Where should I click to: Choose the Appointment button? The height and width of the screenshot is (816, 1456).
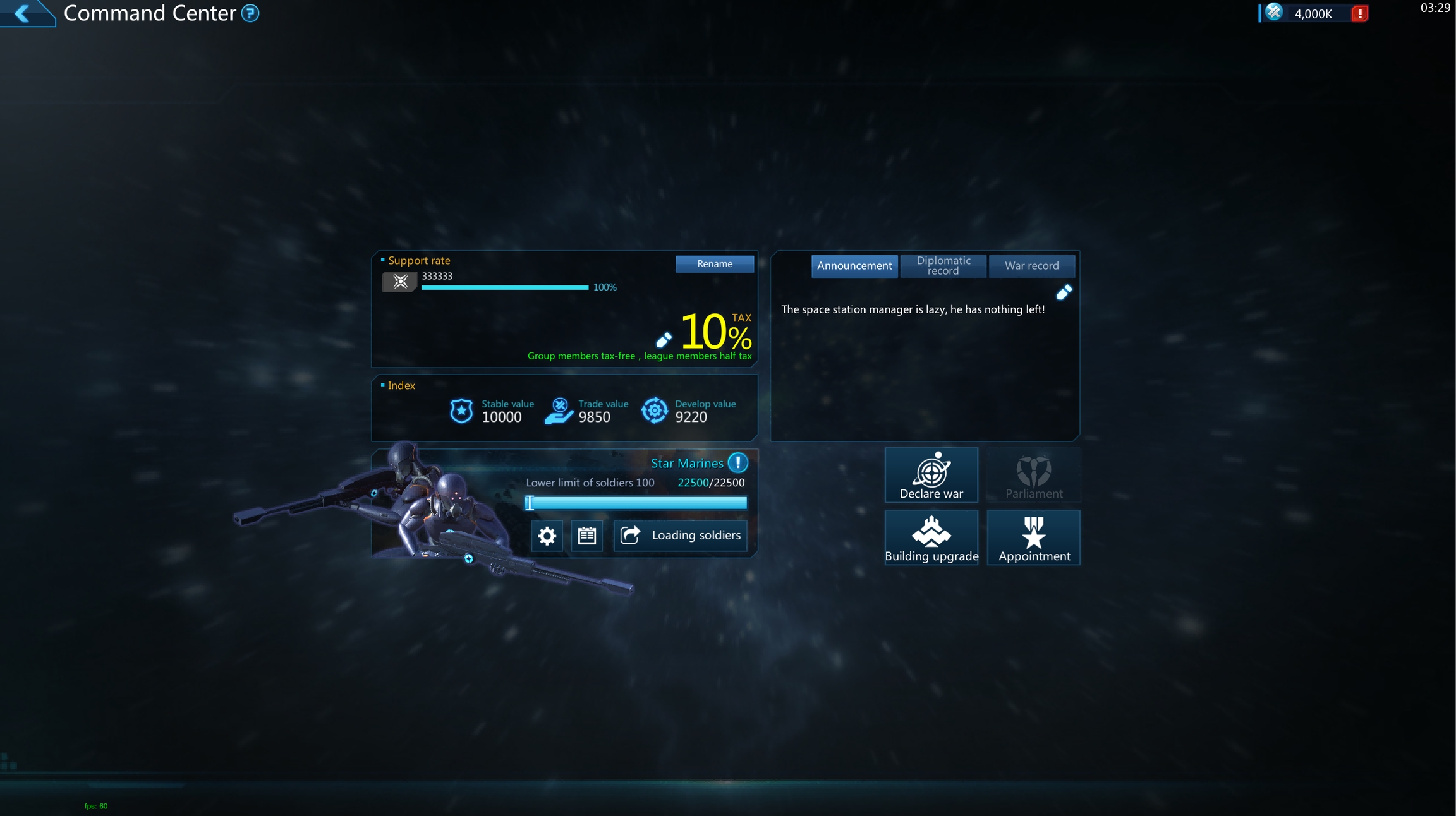click(1033, 537)
